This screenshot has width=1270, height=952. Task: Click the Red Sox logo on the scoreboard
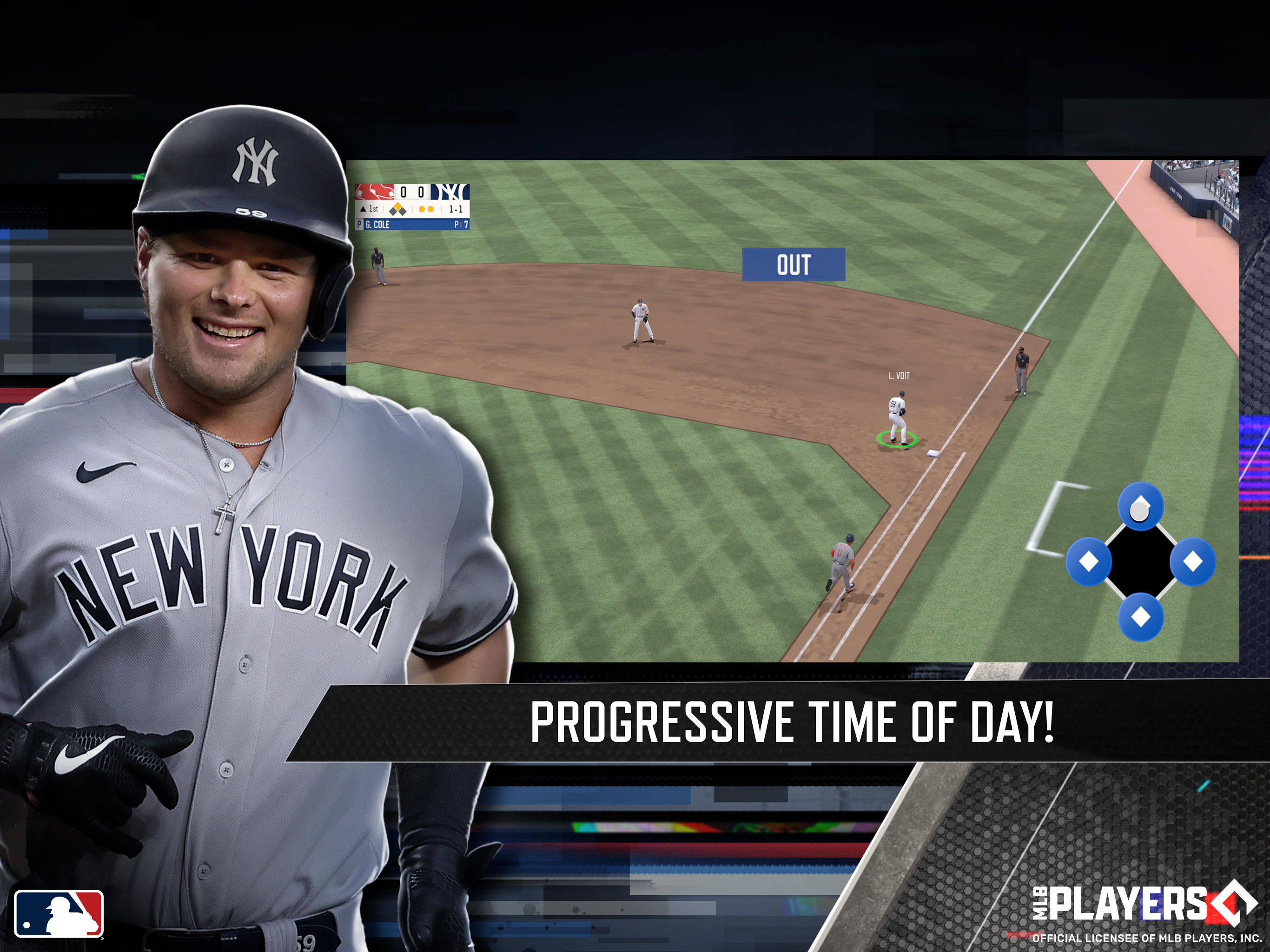point(374,192)
